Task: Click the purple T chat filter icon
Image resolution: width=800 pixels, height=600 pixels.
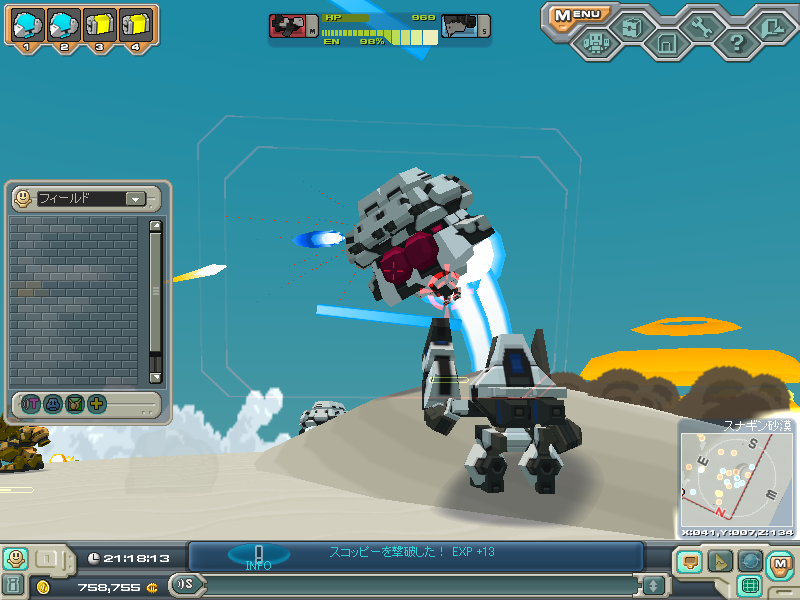Action: tap(31, 404)
